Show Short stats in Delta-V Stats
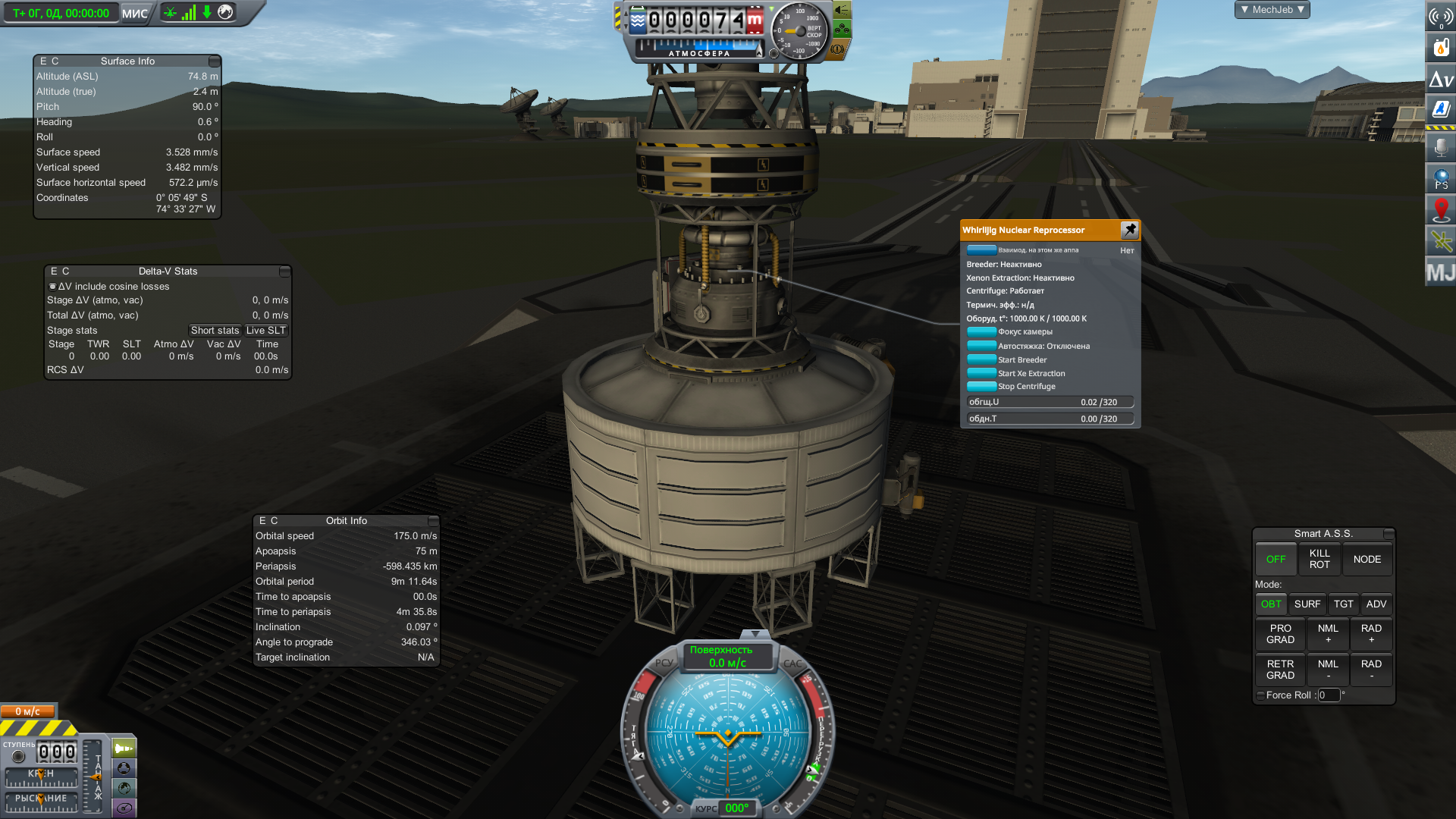The width and height of the screenshot is (1456, 819). click(215, 331)
